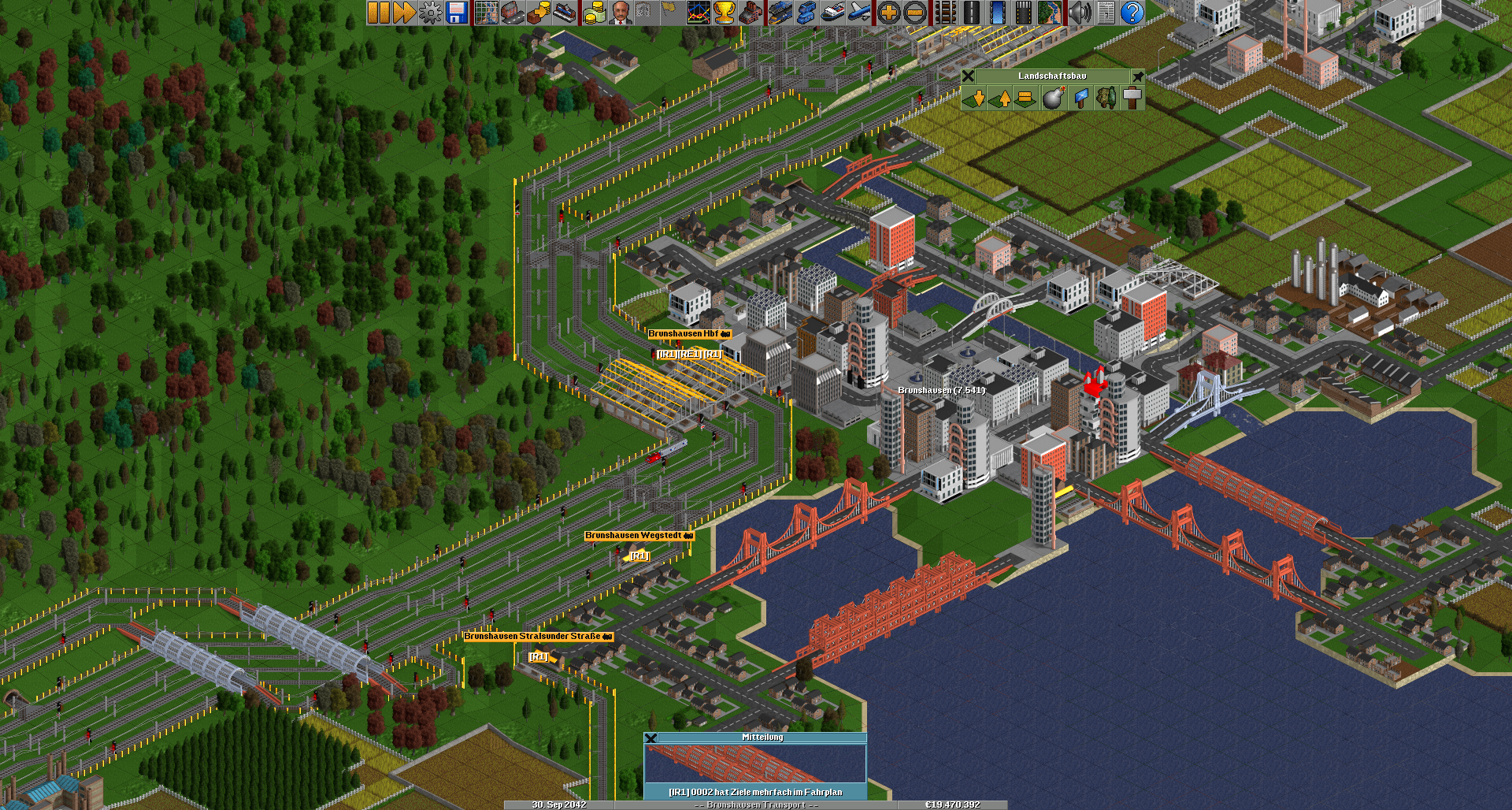Open game options via the gear icon
This screenshot has width=1512, height=810.
430,13
